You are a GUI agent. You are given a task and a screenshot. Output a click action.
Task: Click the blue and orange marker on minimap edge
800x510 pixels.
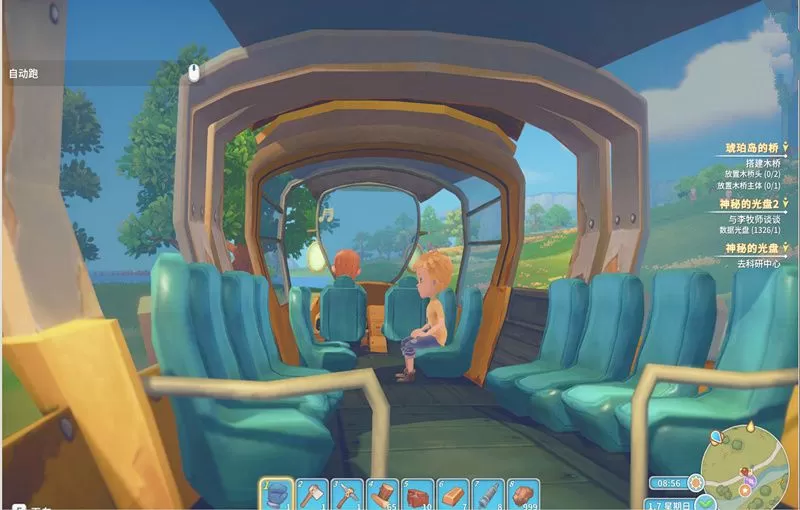click(716, 437)
